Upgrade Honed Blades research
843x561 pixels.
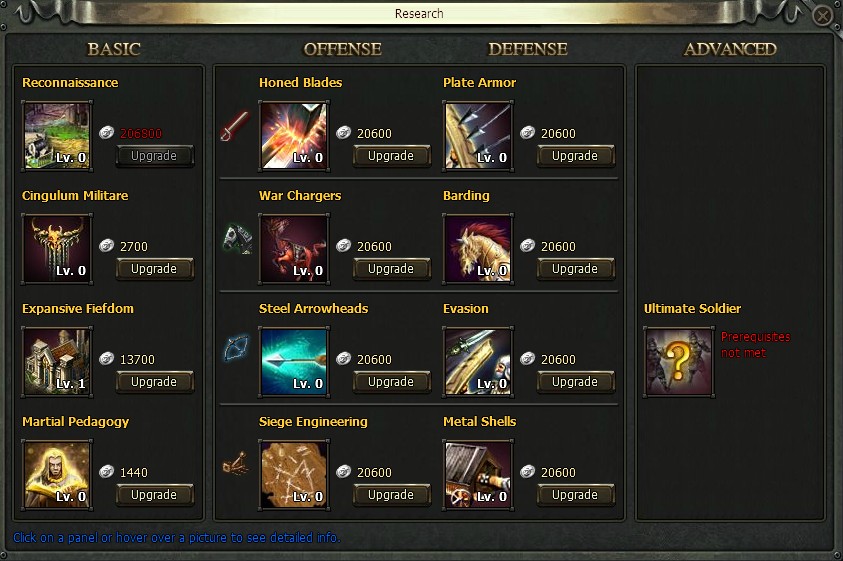pyautogui.click(x=391, y=156)
